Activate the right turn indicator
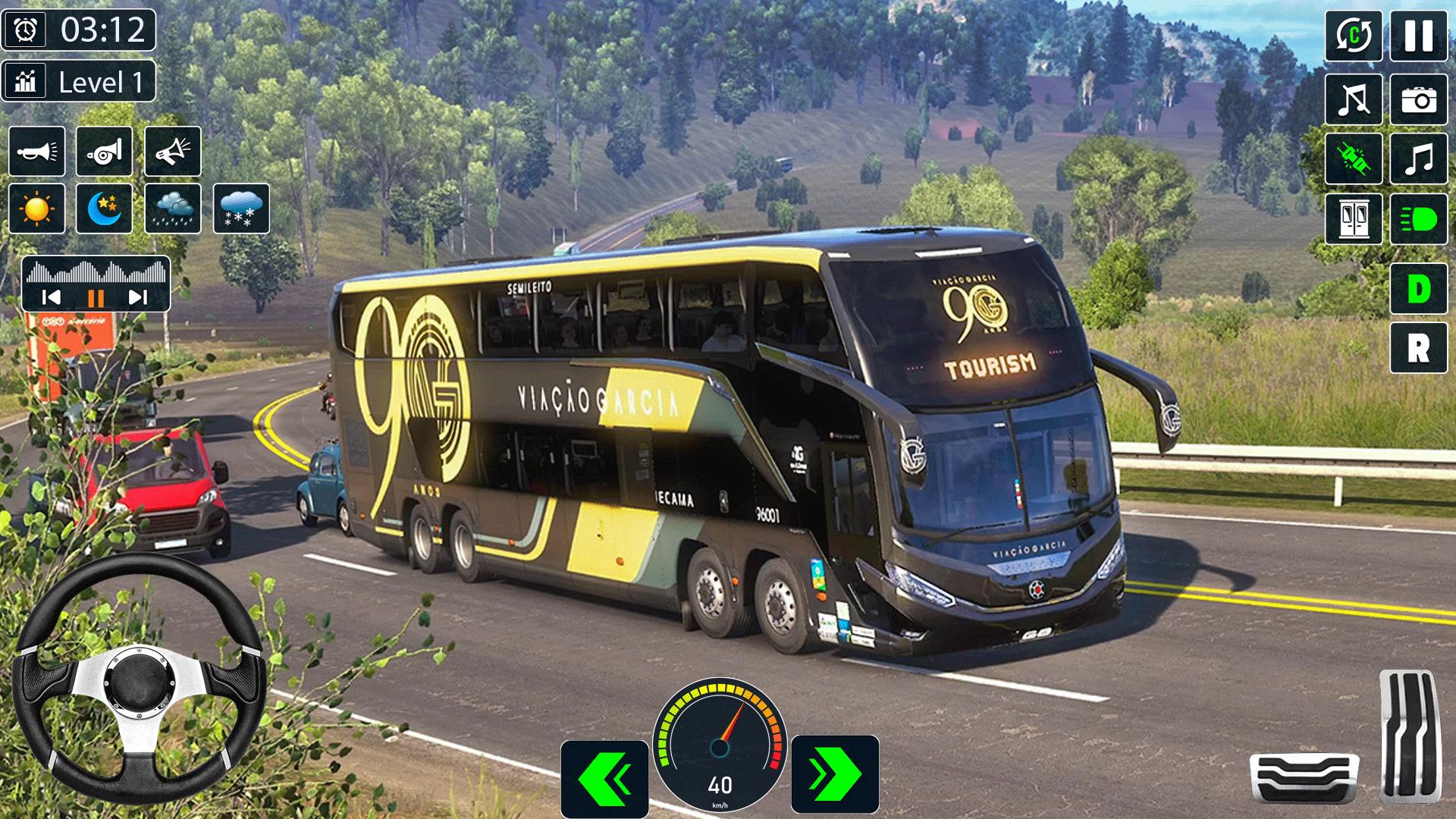 pos(835,774)
